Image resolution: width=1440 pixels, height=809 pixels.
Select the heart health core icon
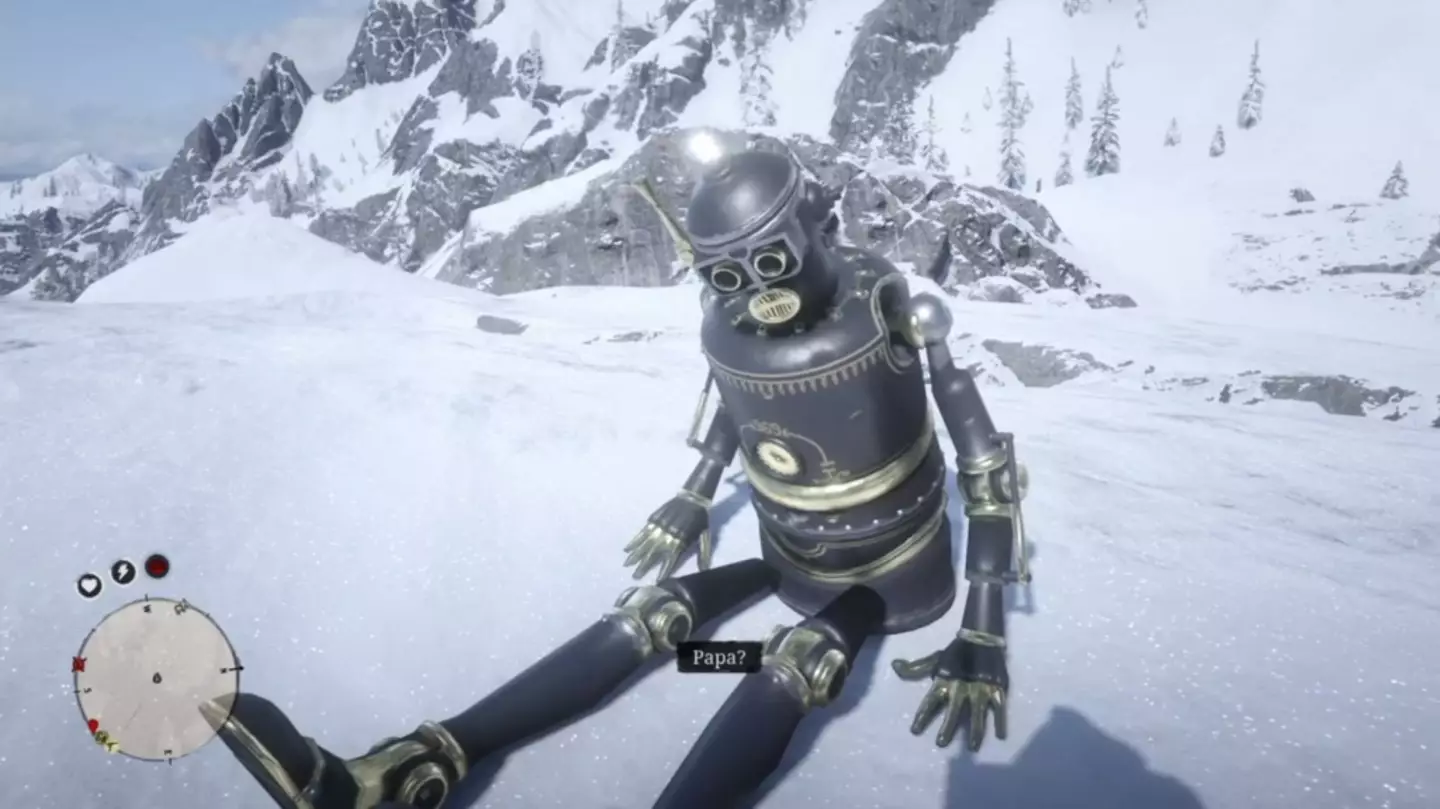pos(89,585)
